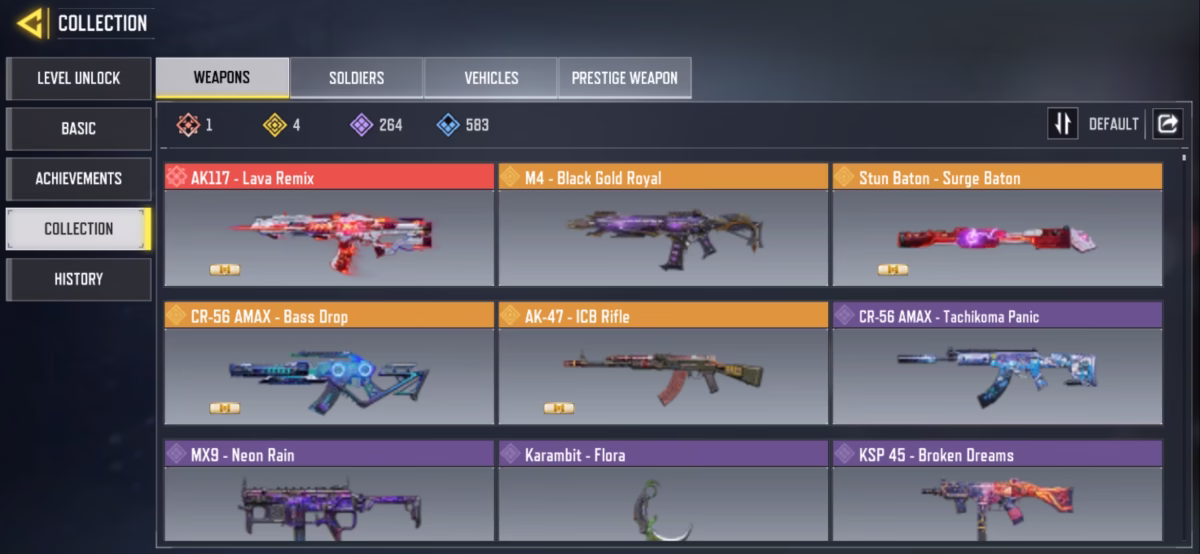
Task: View the CR-56 AMAX - Tachikoma Panic card
Action: (997, 364)
